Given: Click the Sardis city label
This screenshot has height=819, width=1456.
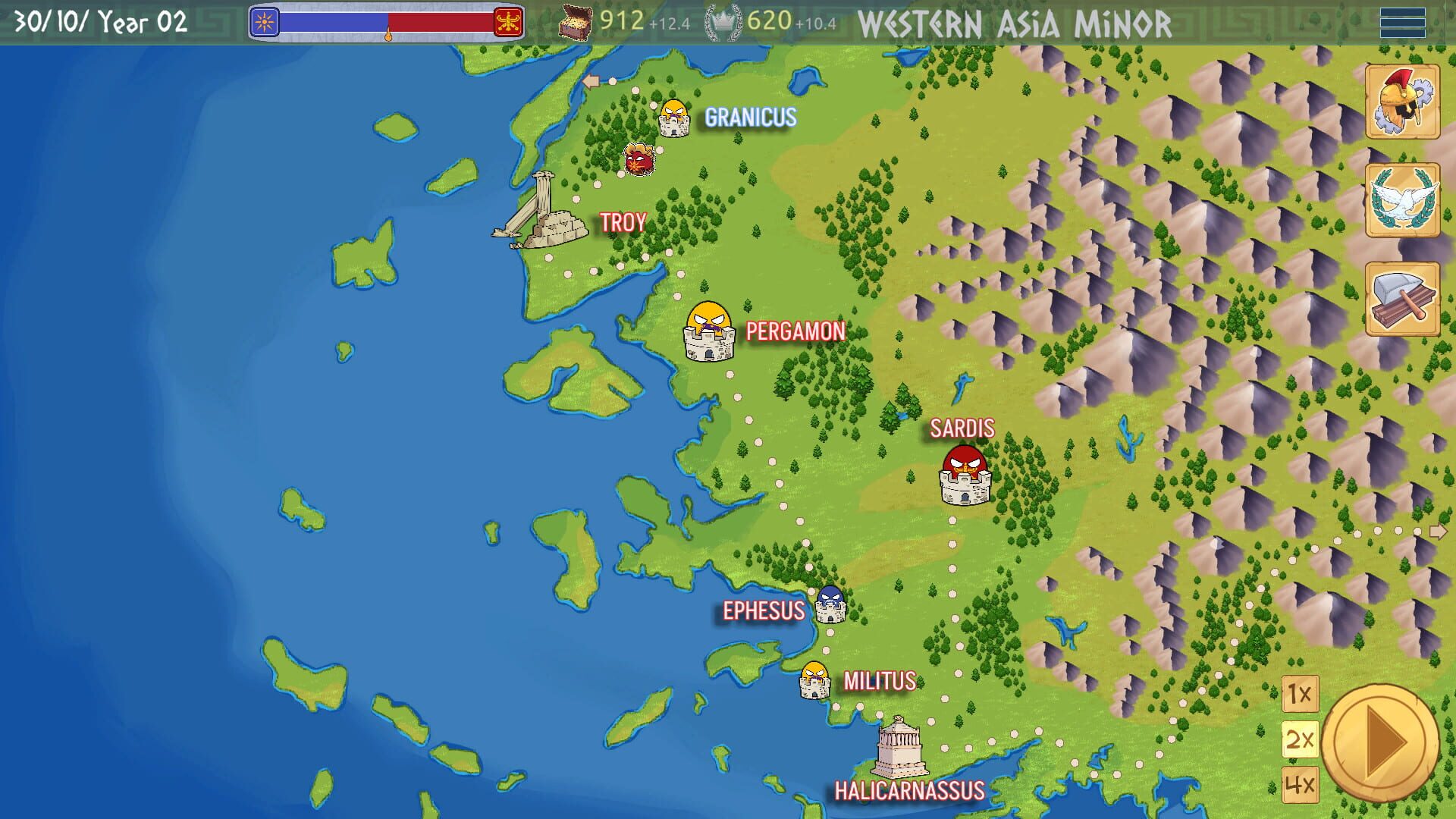Looking at the screenshot, I should click(963, 428).
